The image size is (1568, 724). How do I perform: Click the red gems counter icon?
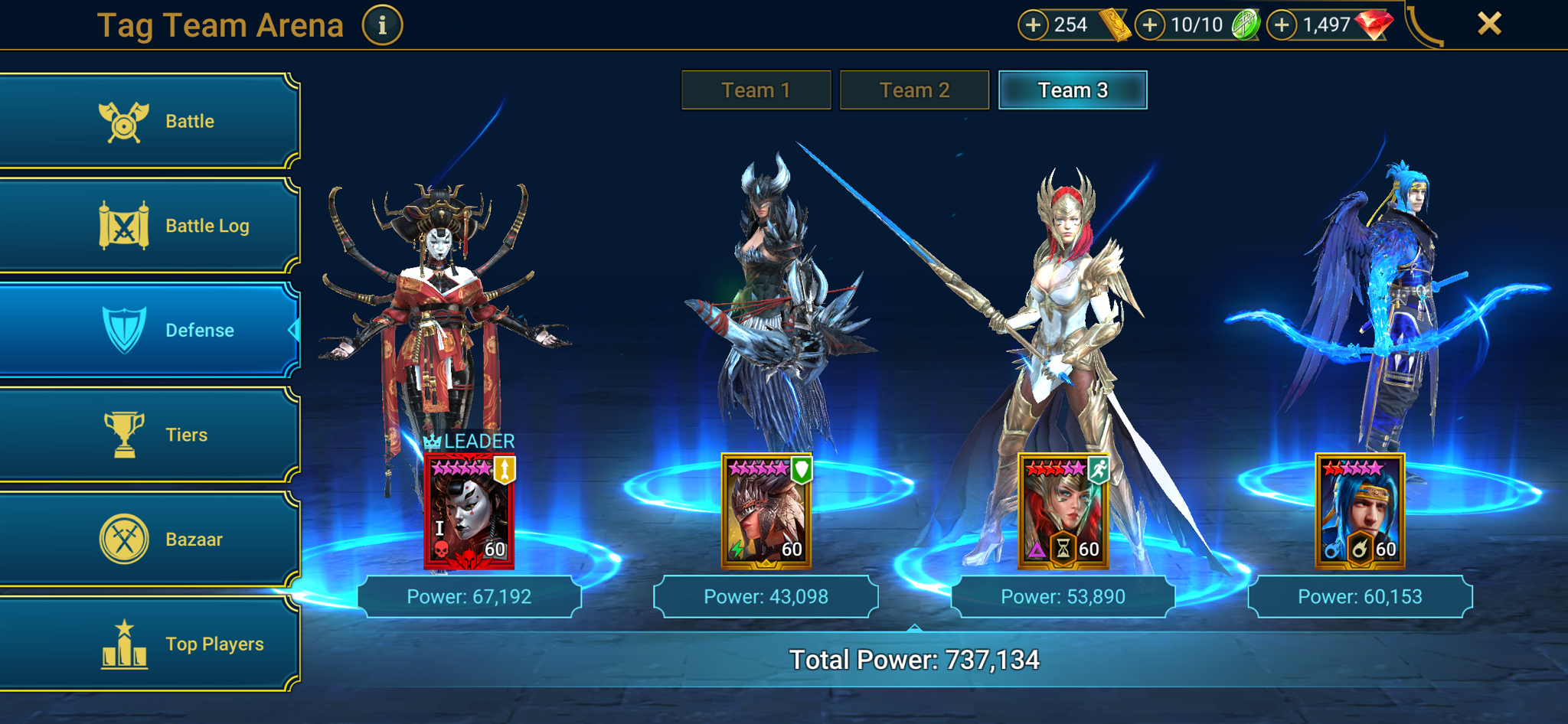click(x=1376, y=24)
